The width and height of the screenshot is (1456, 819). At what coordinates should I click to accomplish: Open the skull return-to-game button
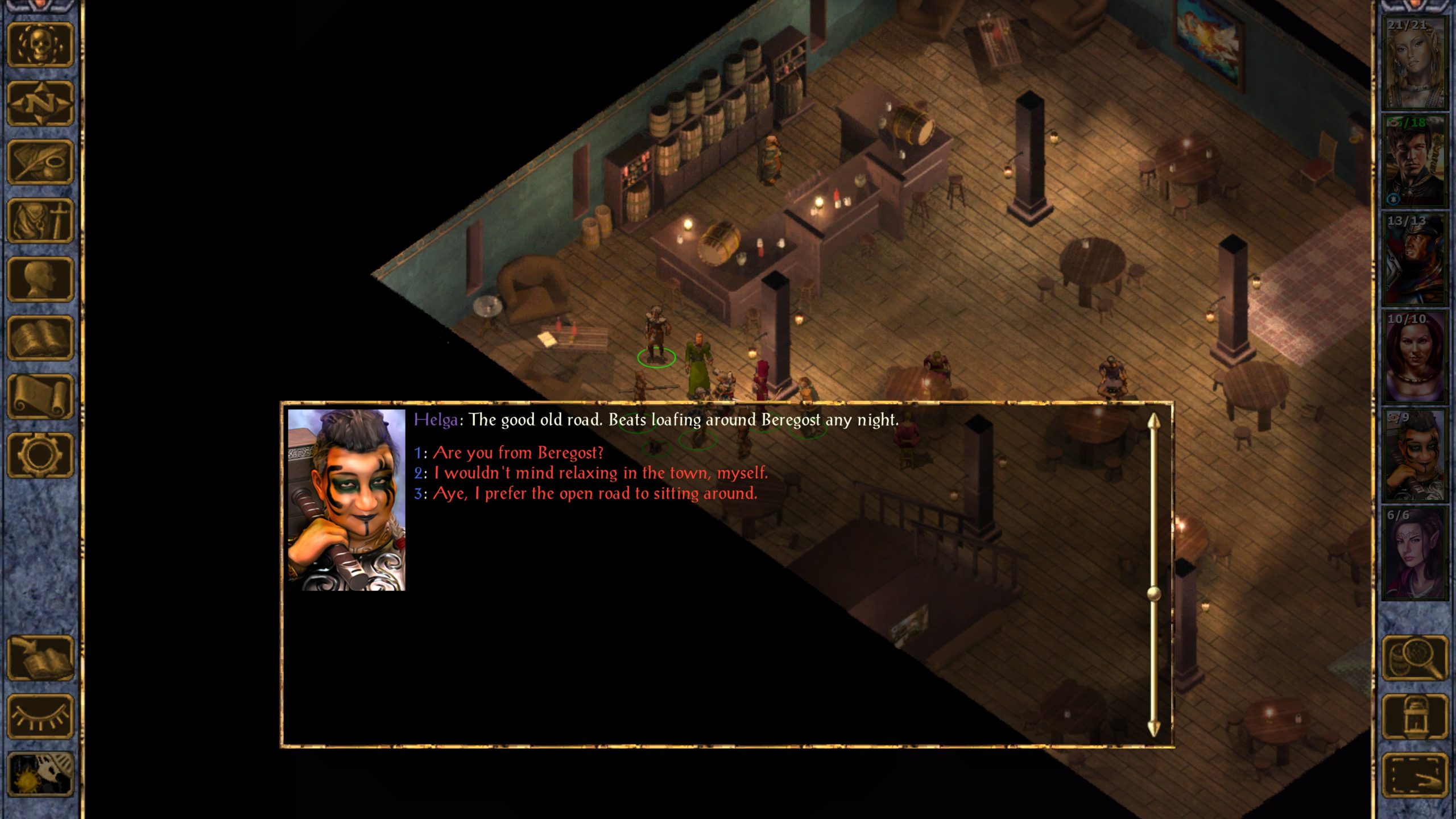click(x=40, y=45)
